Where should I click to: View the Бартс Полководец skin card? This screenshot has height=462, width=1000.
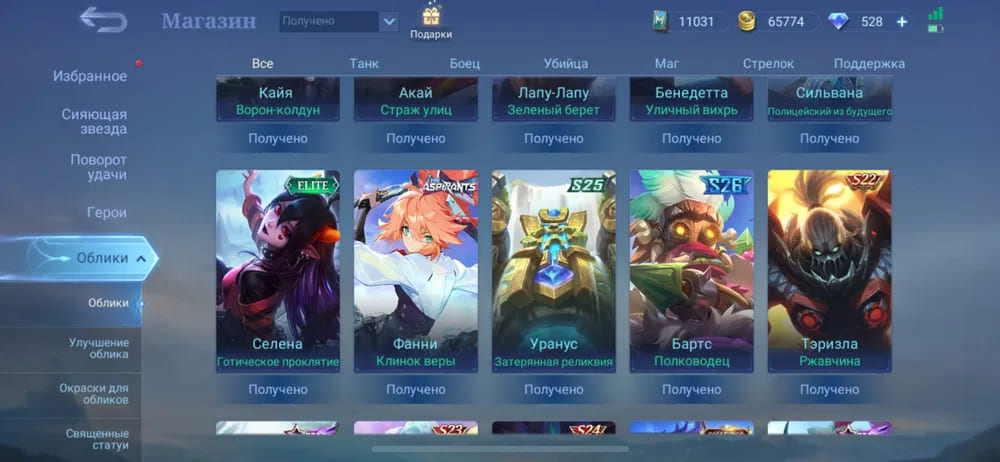coord(691,270)
